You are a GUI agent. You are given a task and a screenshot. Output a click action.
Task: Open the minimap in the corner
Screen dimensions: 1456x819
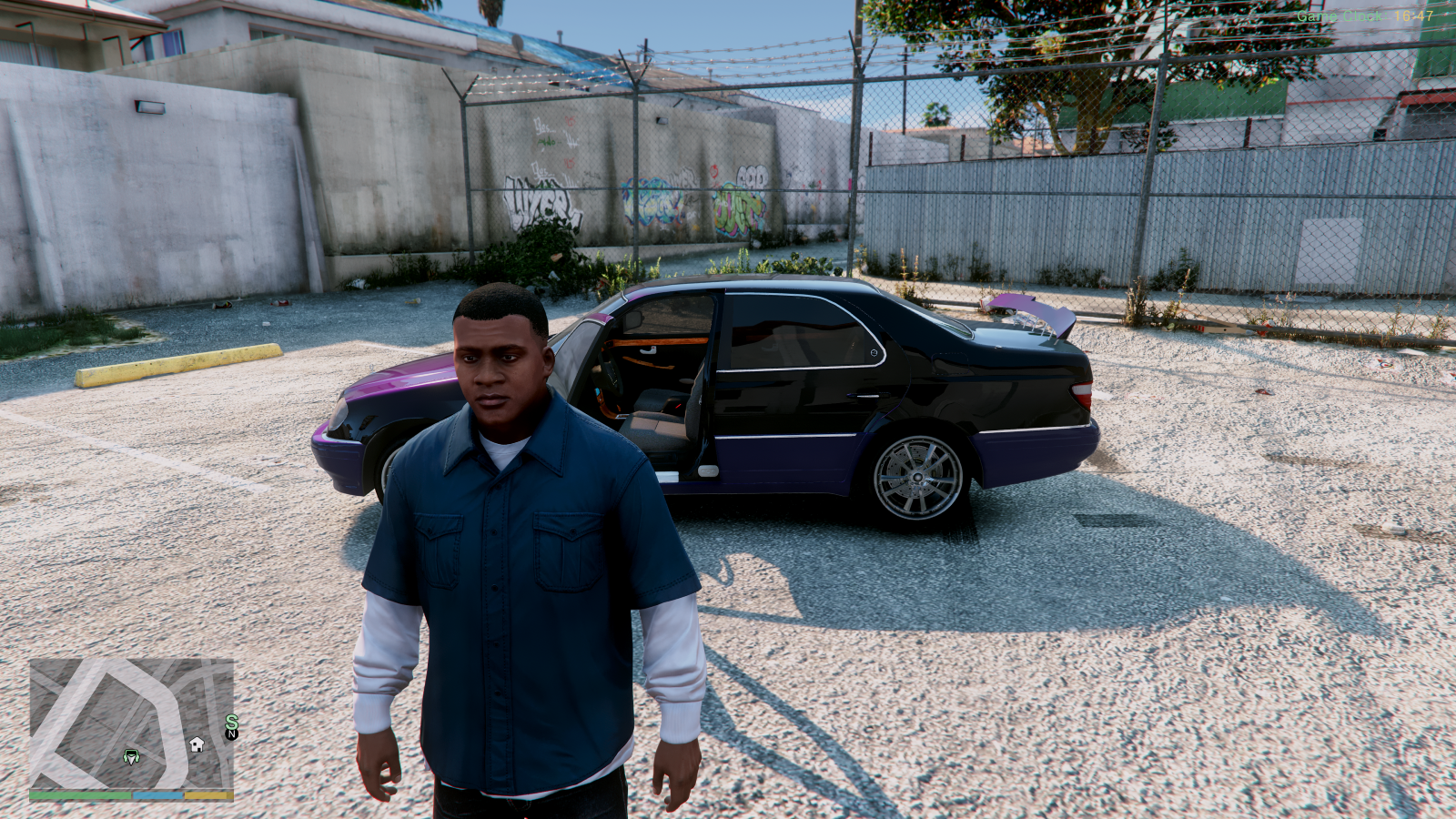[131, 724]
